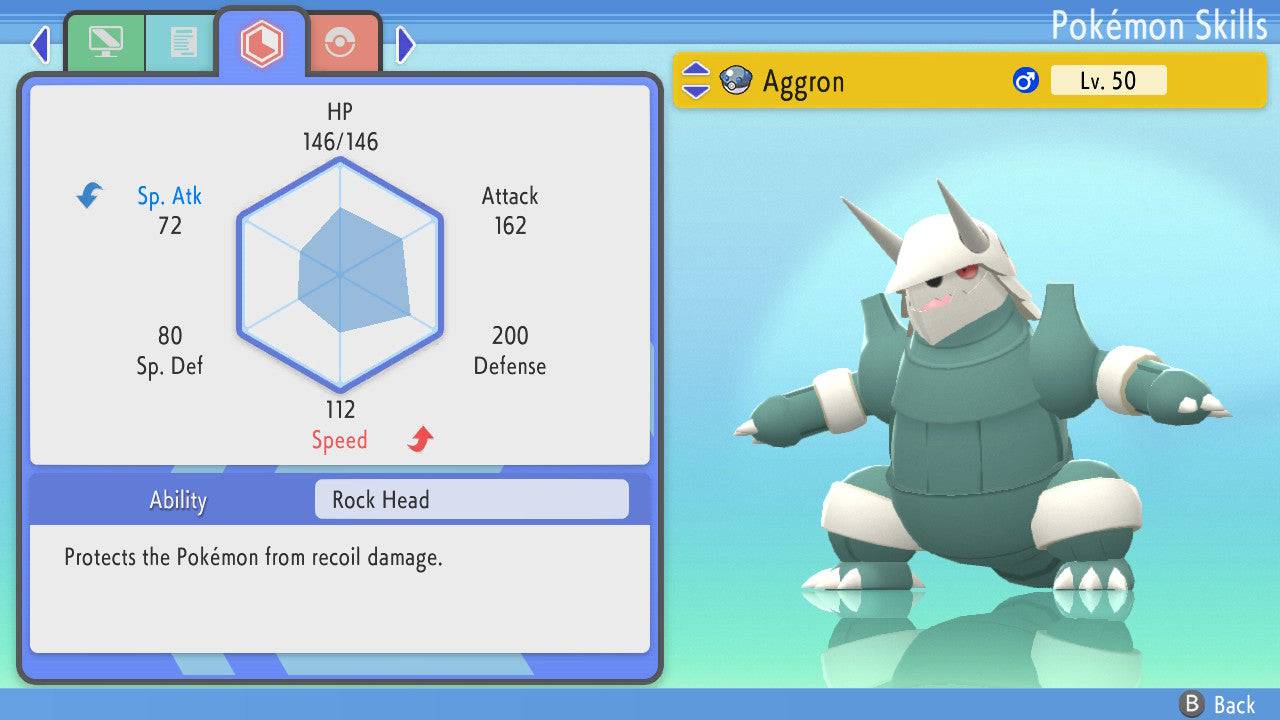Click the right arrow beside the tabs

pyautogui.click(x=405, y=44)
